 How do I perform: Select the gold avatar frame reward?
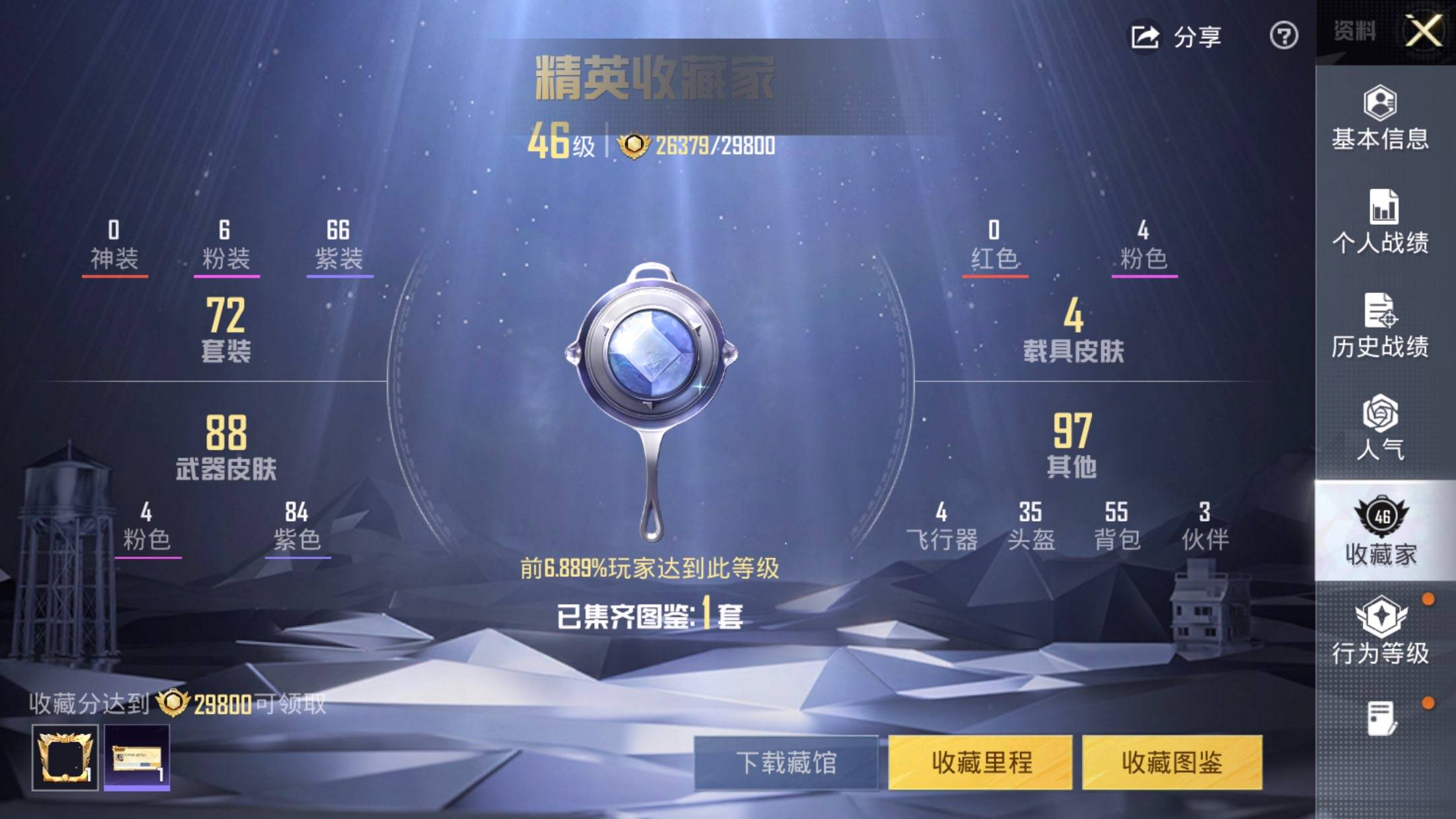pos(65,758)
